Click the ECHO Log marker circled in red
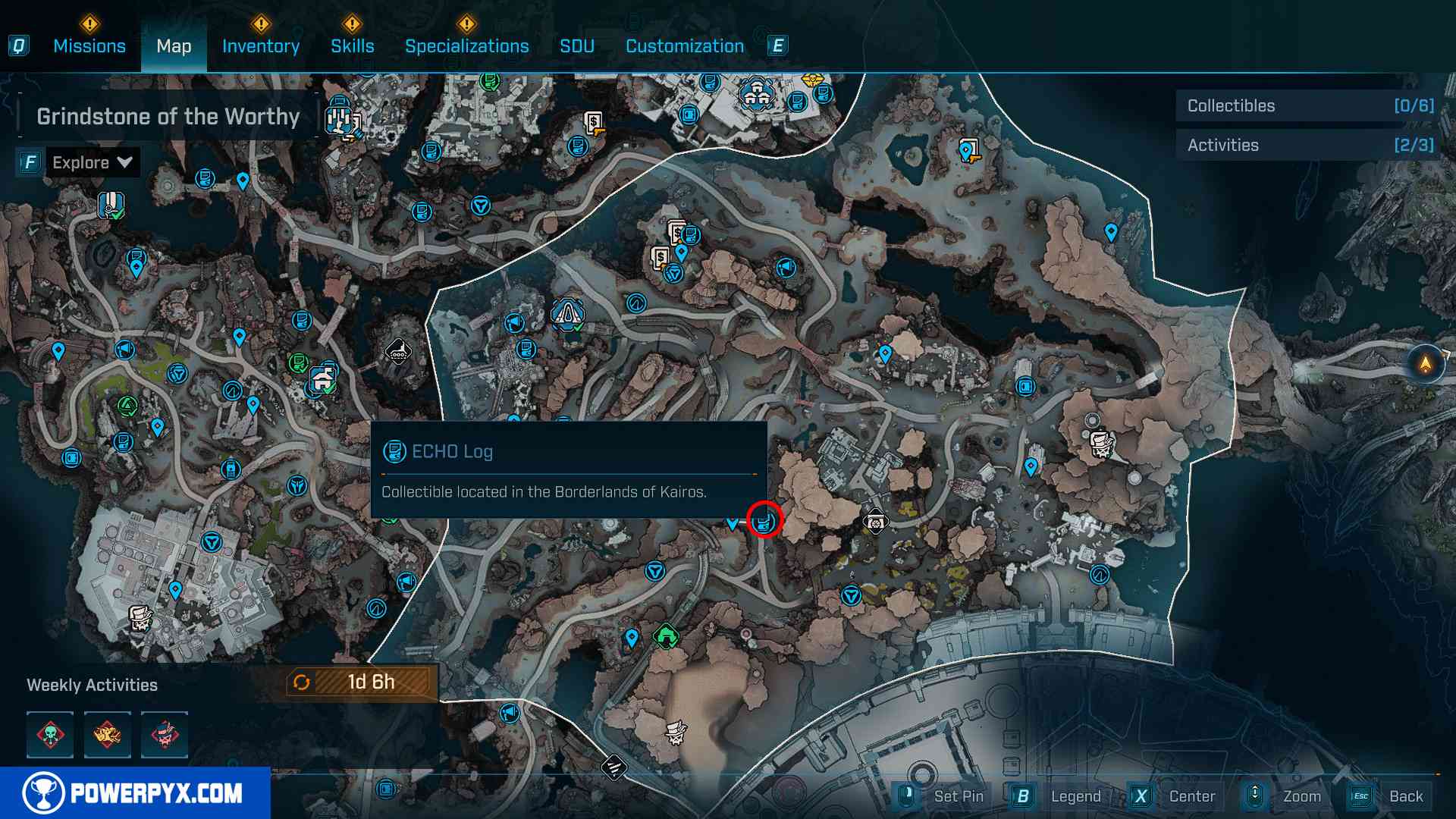This screenshot has height=819, width=1456. coord(764,520)
